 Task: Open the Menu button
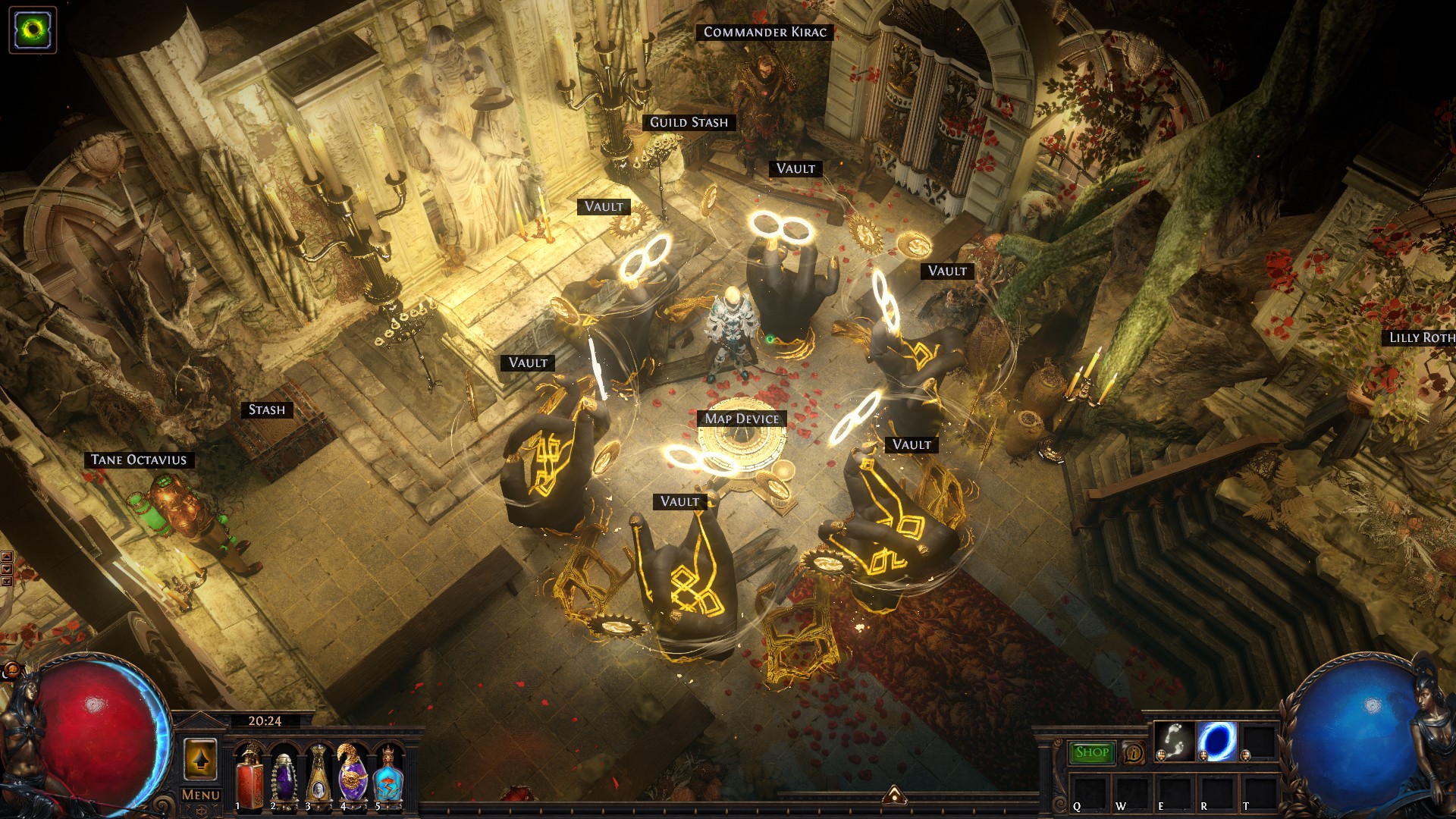click(201, 795)
